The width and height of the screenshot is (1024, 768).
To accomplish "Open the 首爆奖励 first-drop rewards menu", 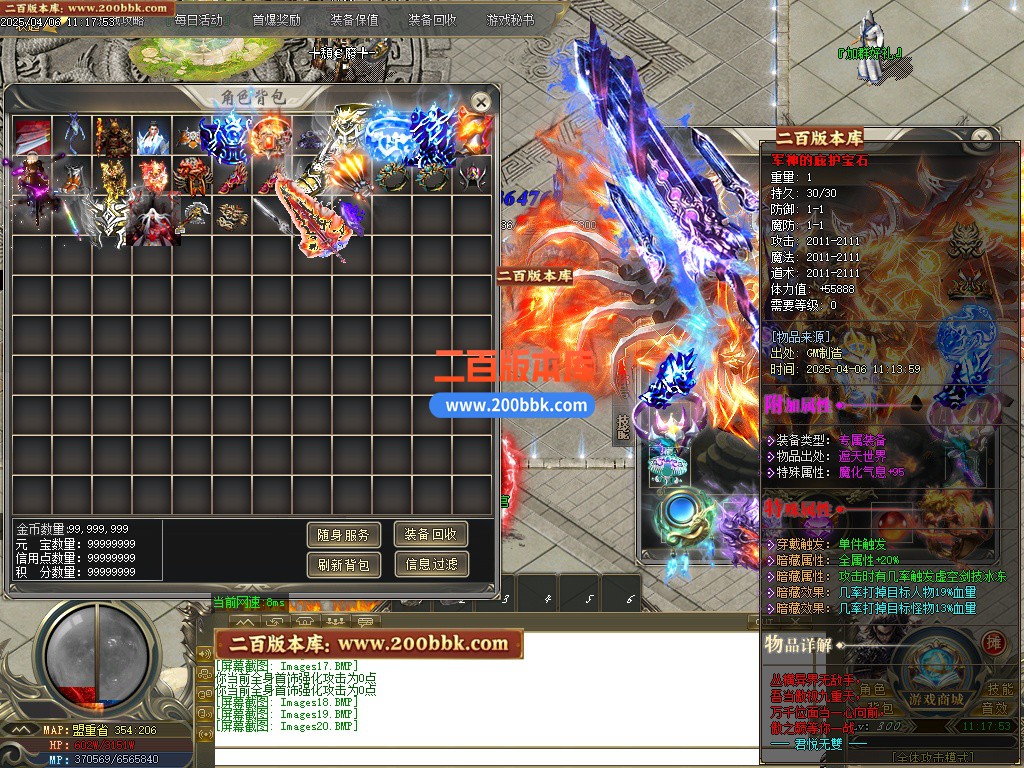I will [276, 19].
